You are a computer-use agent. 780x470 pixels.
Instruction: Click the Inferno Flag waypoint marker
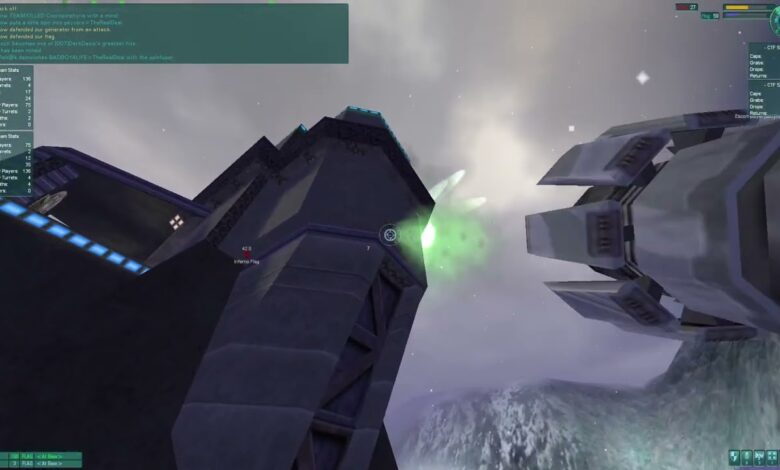tap(246, 255)
